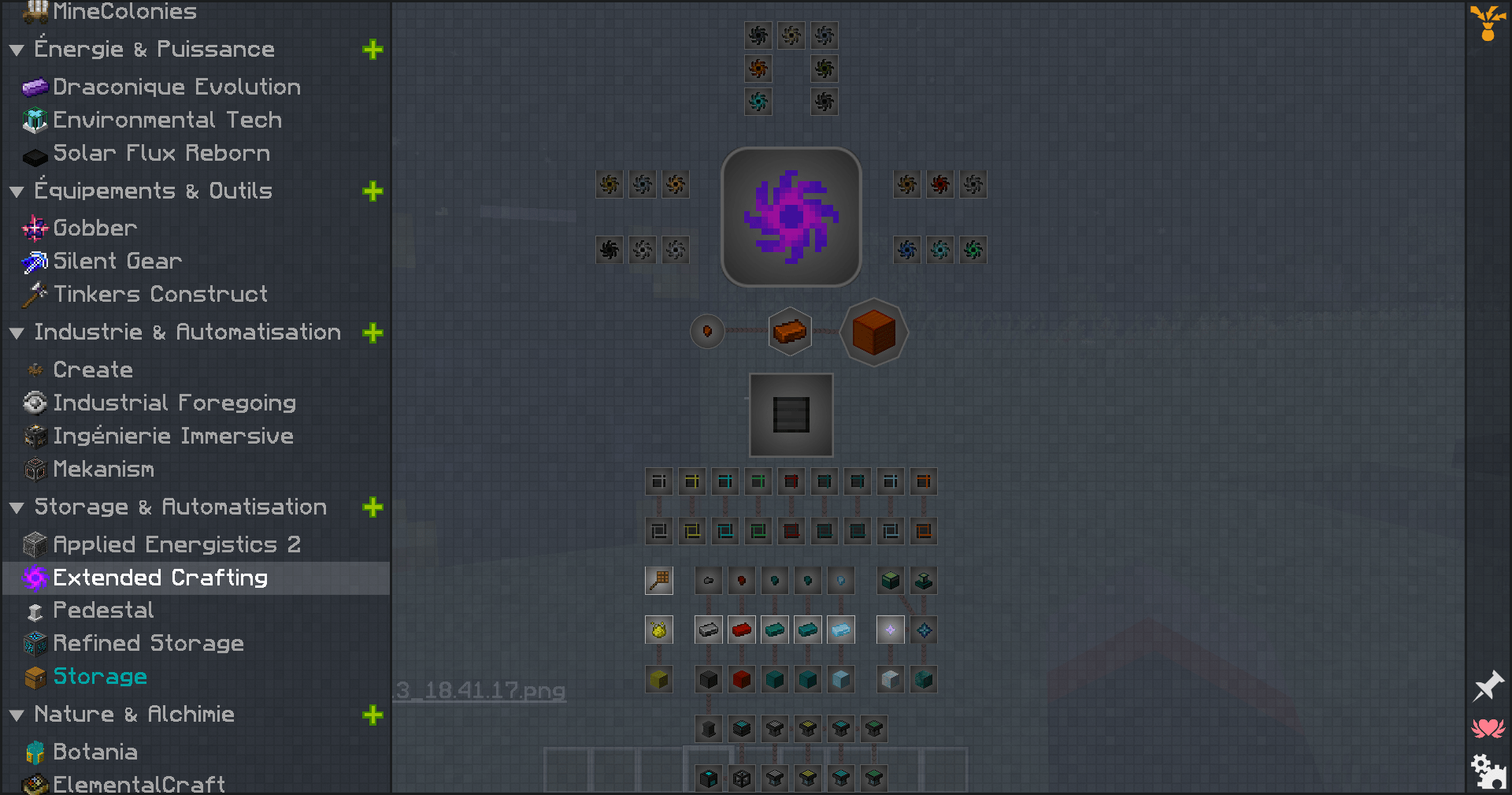Image resolution: width=1512 pixels, height=795 pixels.
Task: Collapse the Nature & Alchimie section
Action: tap(17, 714)
